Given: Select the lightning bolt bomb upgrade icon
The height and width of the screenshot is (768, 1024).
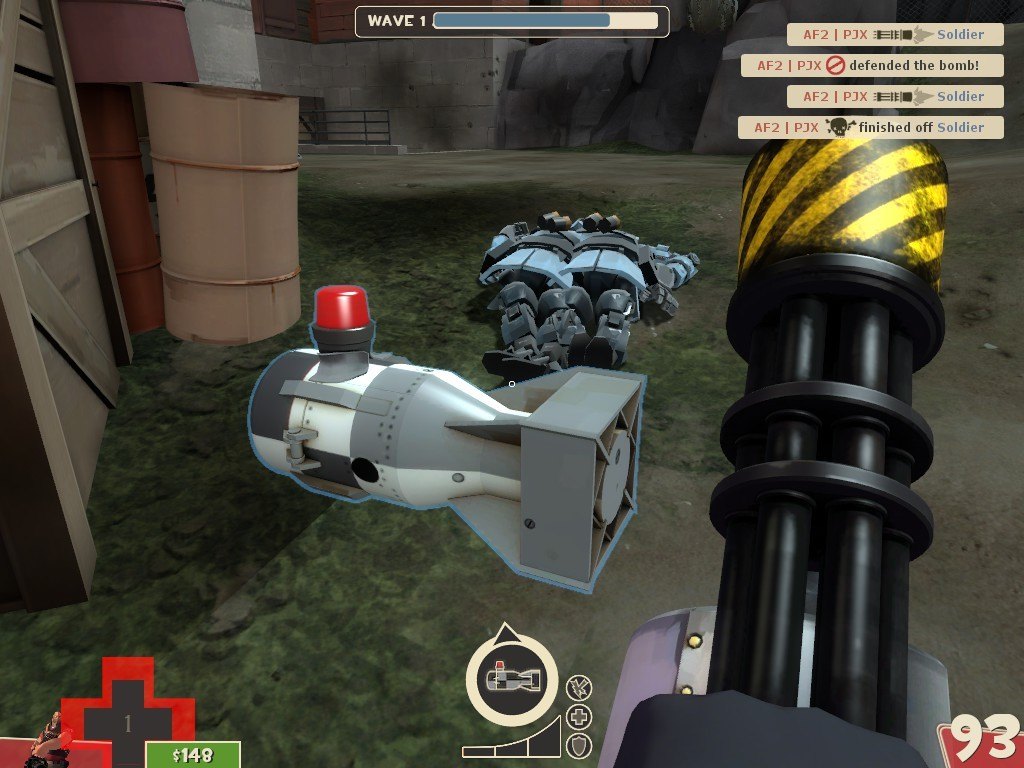Looking at the screenshot, I should coord(578,687).
